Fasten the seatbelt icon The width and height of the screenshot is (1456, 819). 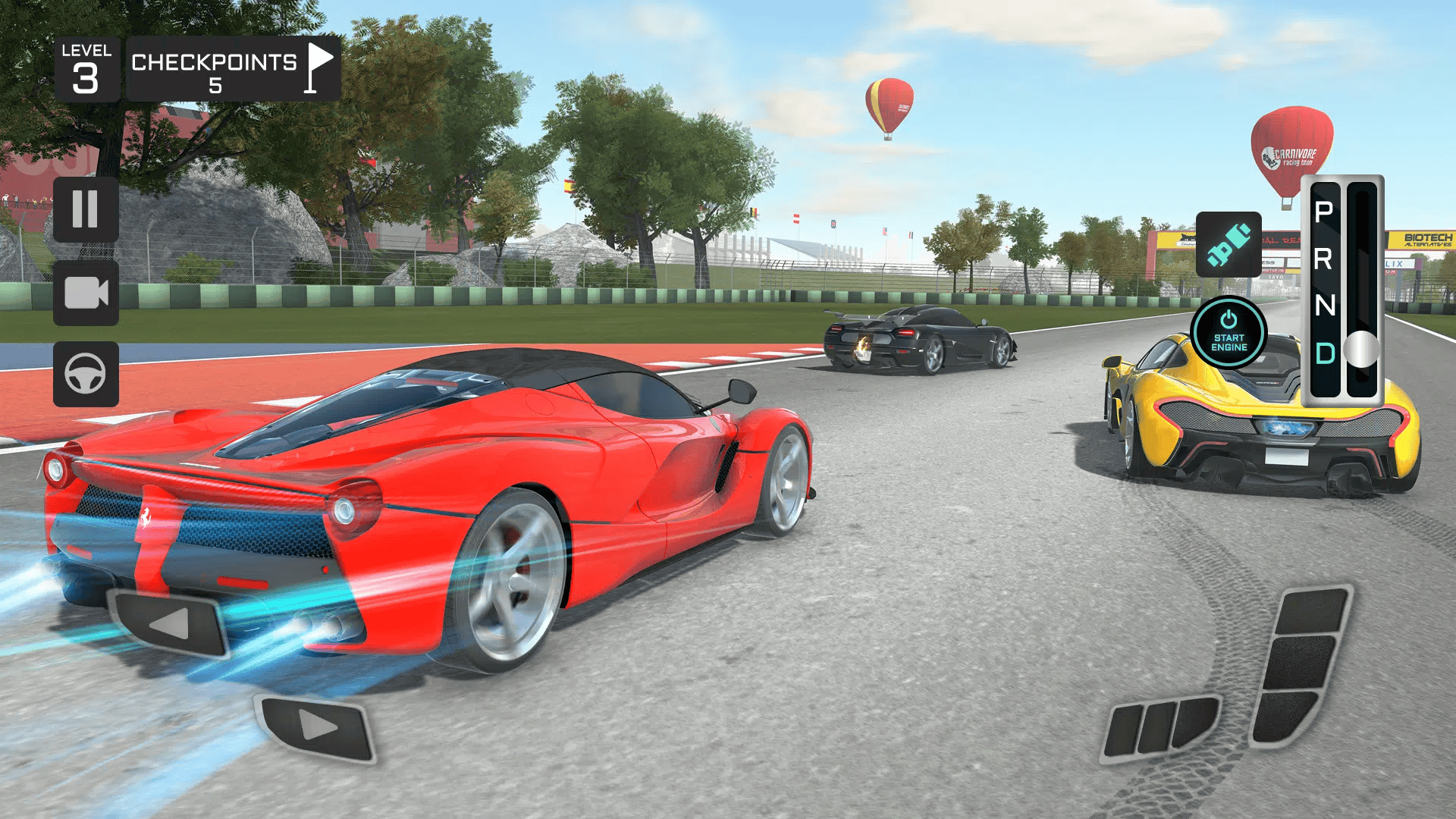pyautogui.click(x=1228, y=244)
